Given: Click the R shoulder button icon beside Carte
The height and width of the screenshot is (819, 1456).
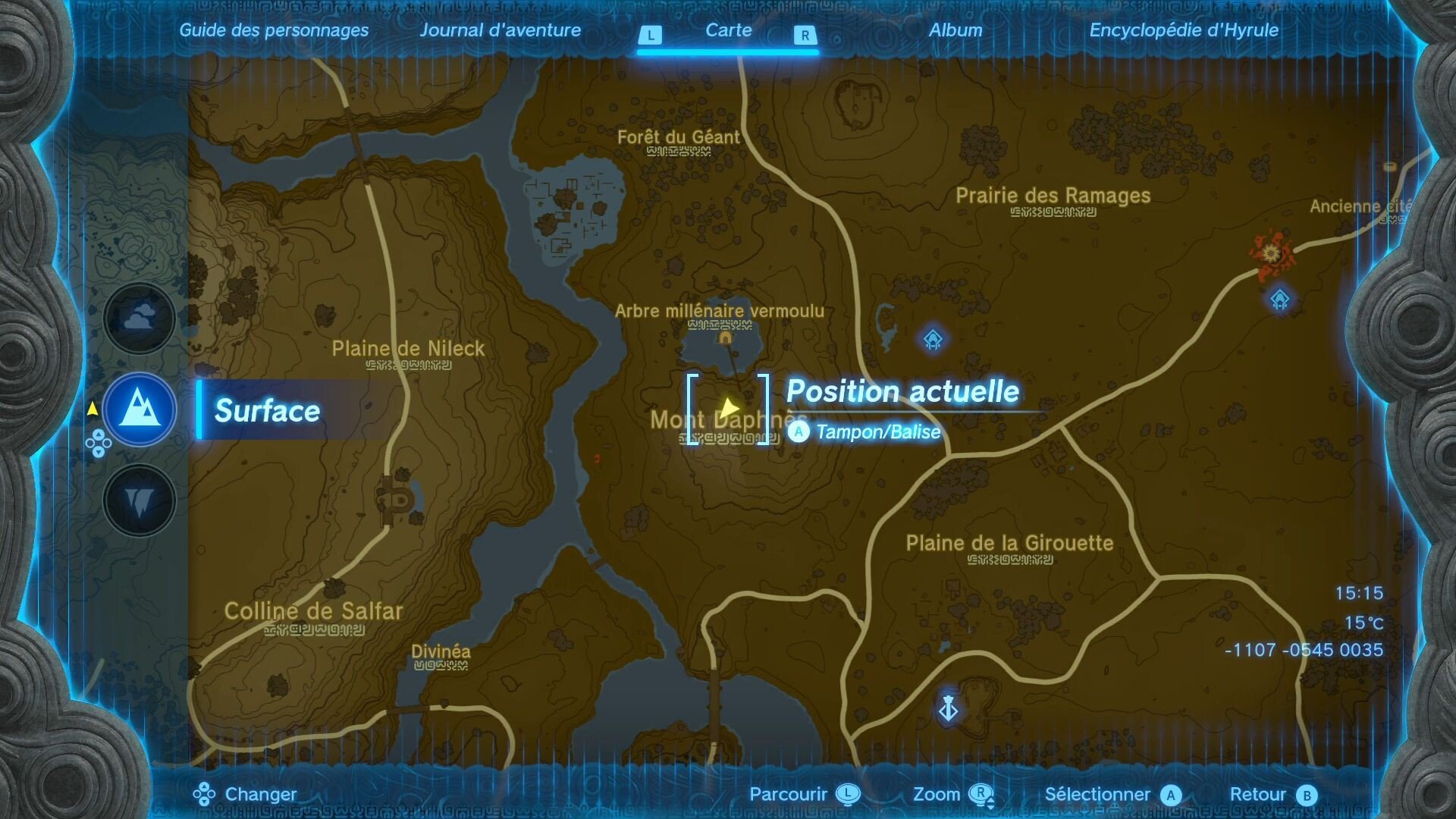Looking at the screenshot, I should tap(804, 33).
